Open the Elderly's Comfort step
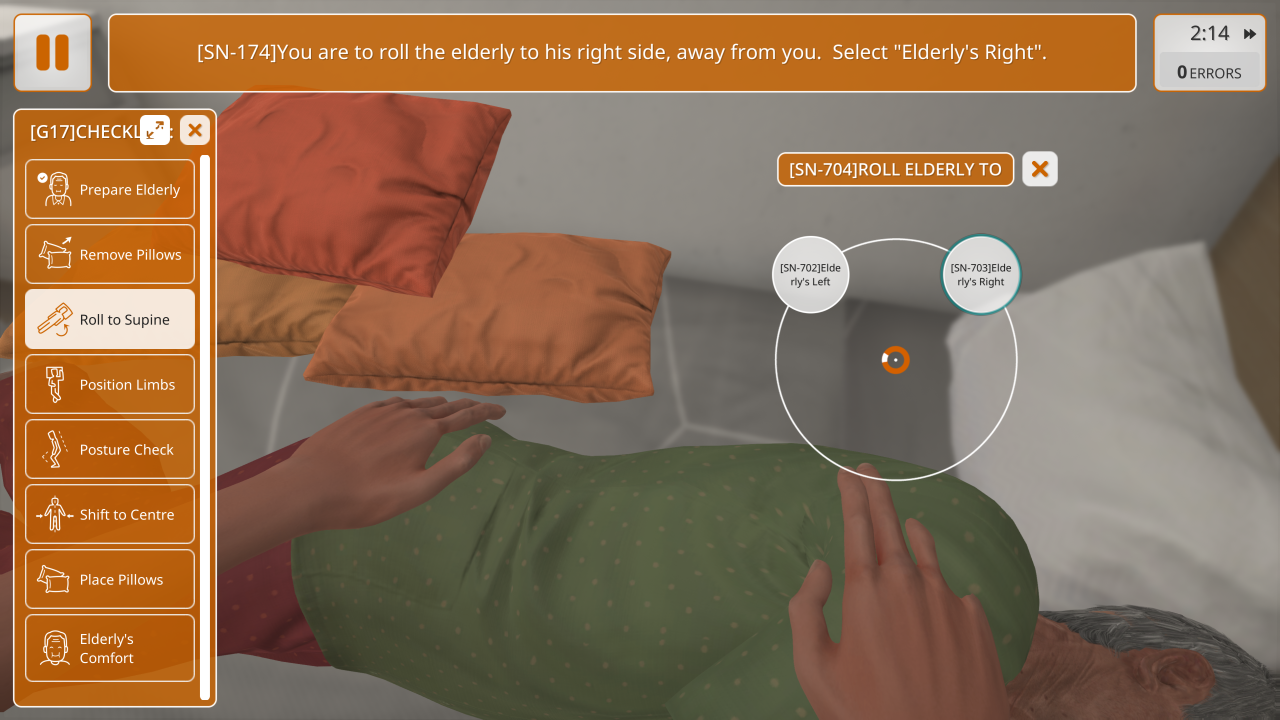The width and height of the screenshot is (1280, 720). (x=110, y=648)
